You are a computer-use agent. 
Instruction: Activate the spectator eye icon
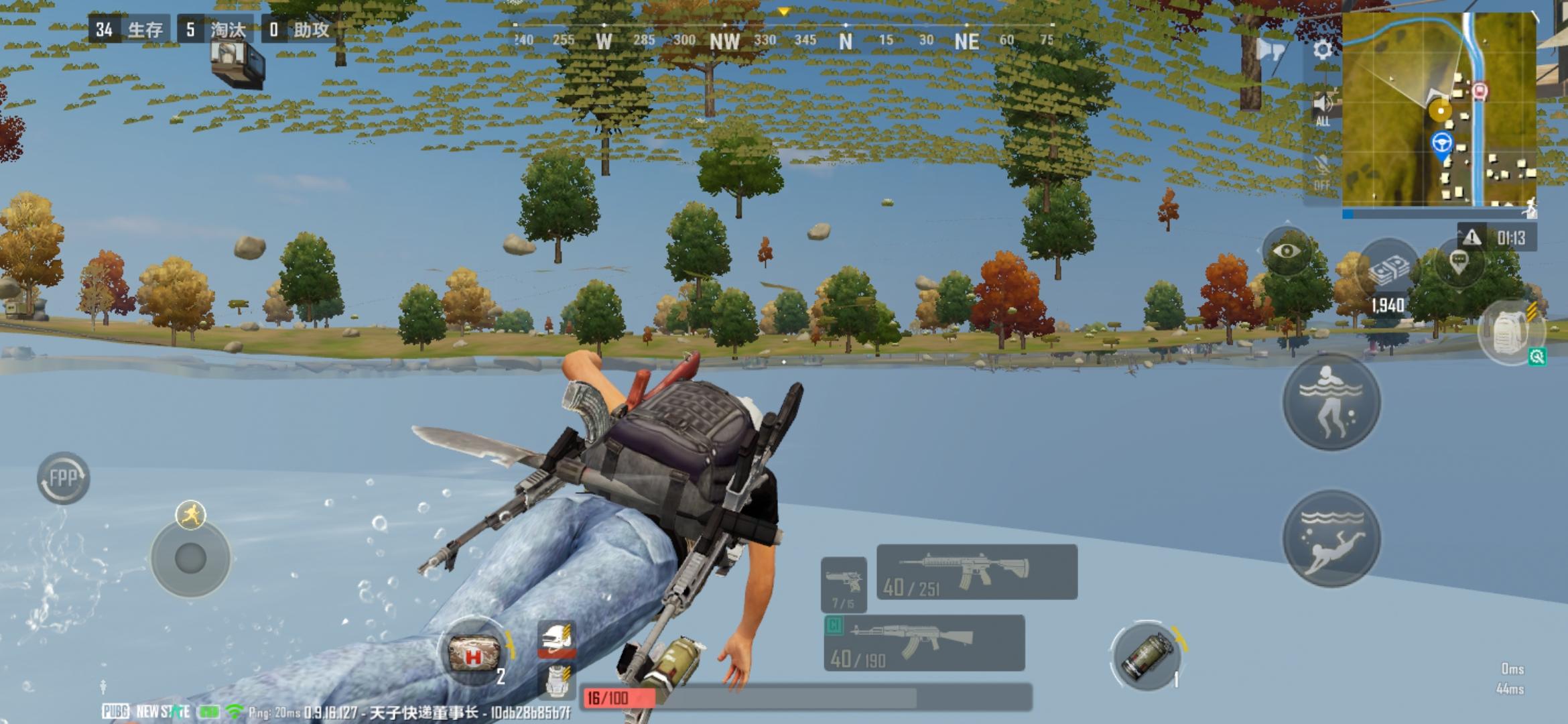click(1285, 251)
